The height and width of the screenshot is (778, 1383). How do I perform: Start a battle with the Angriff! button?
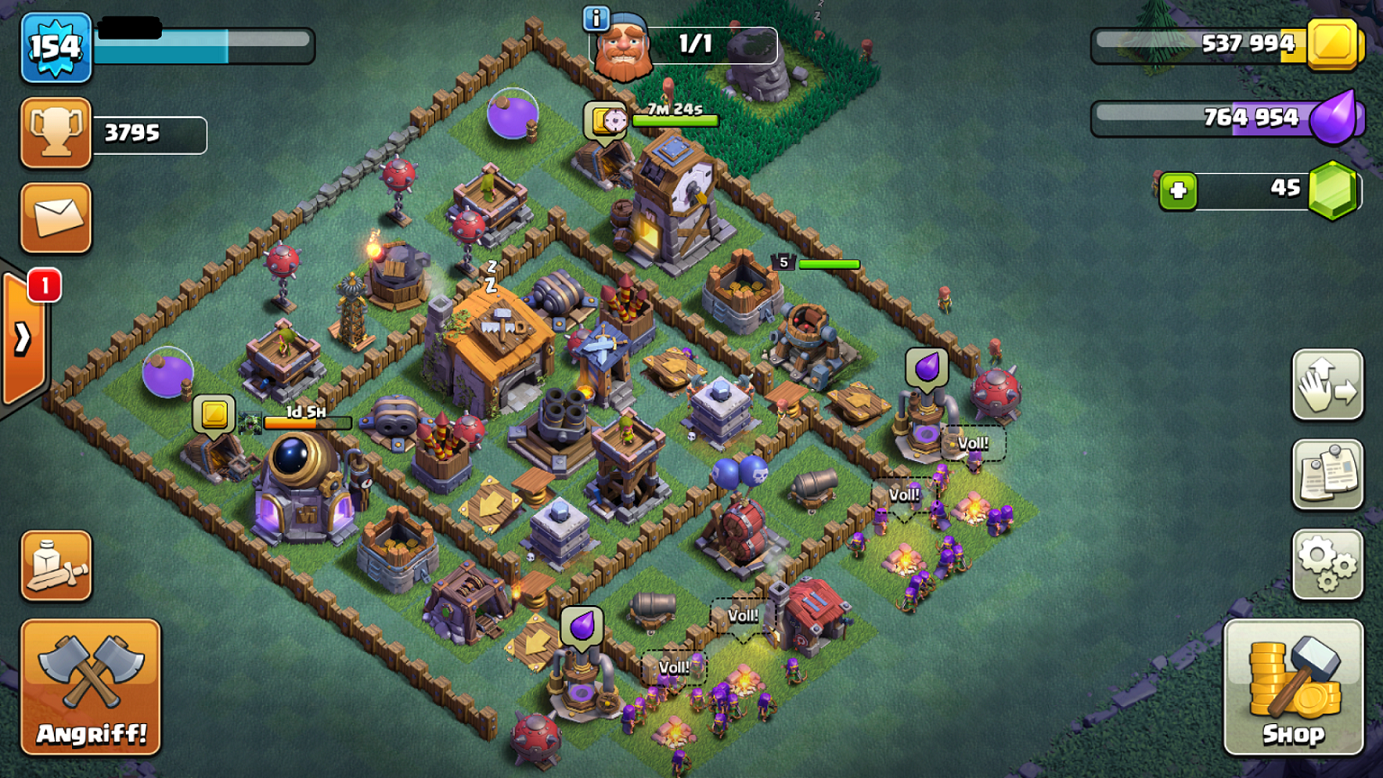tap(90, 687)
